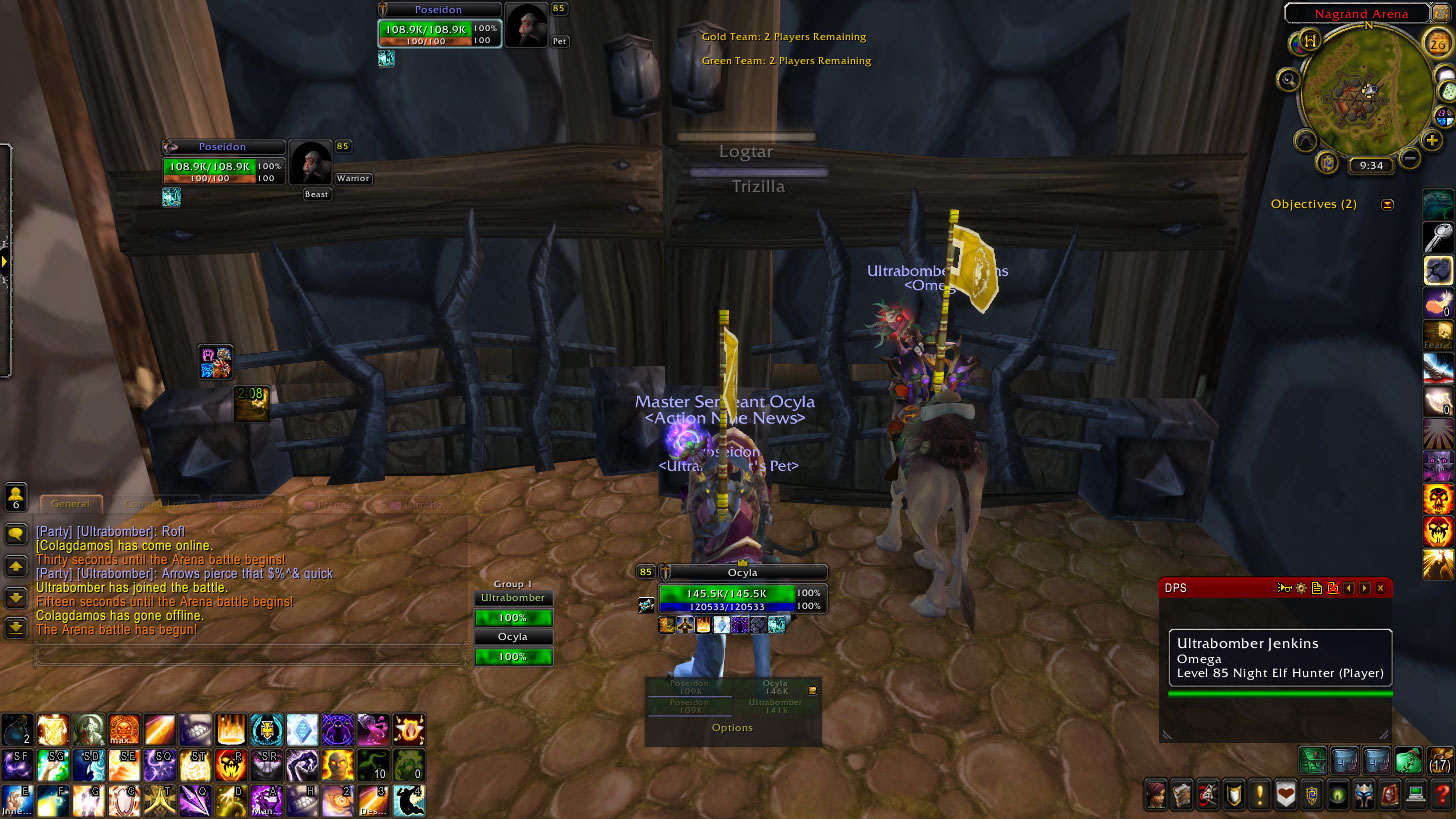This screenshot has height=819, width=1456.
Task: Use the ice-blue diamond crystal ability
Action: pos(302,730)
